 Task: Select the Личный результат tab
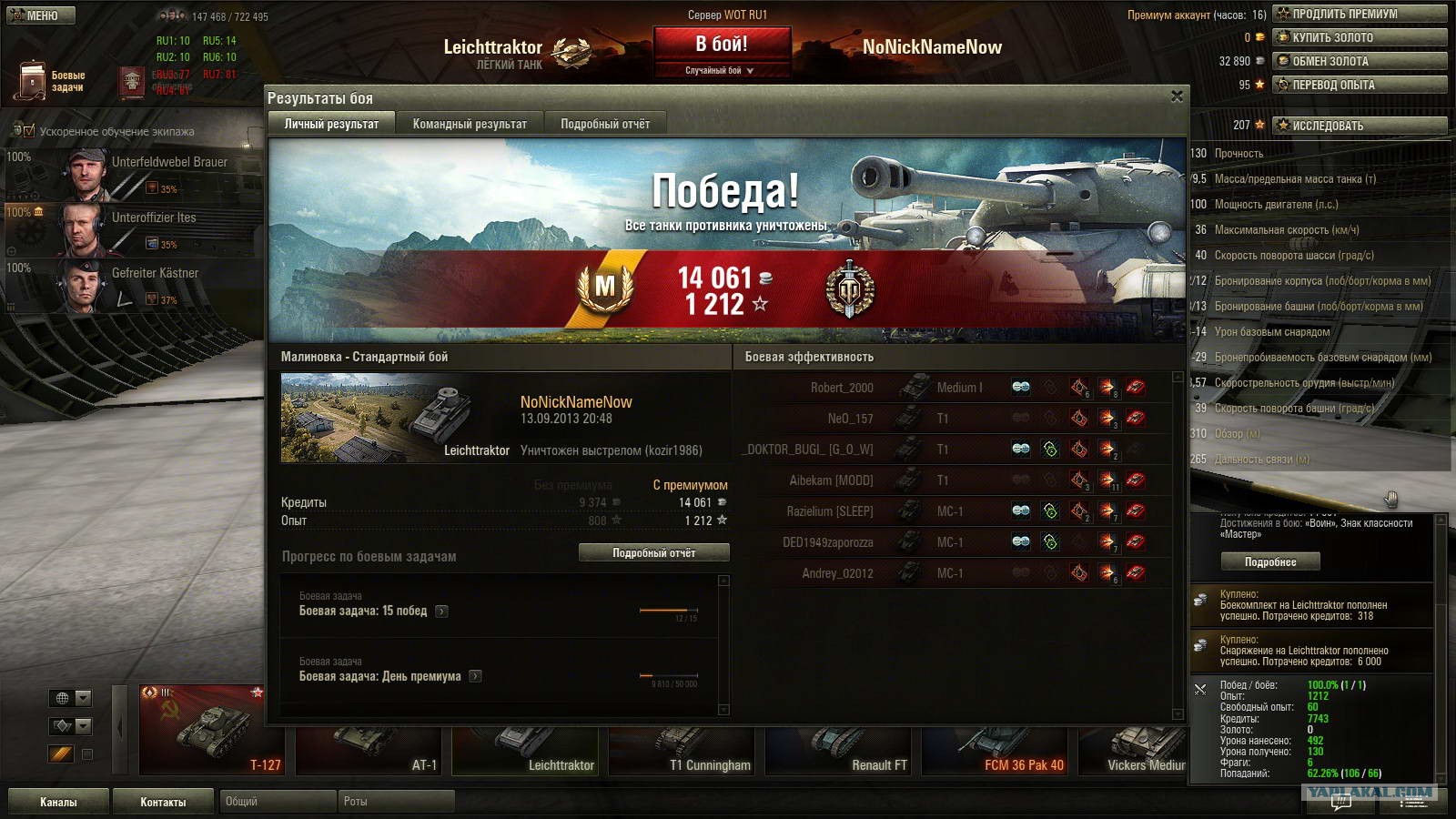click(331, 124)
